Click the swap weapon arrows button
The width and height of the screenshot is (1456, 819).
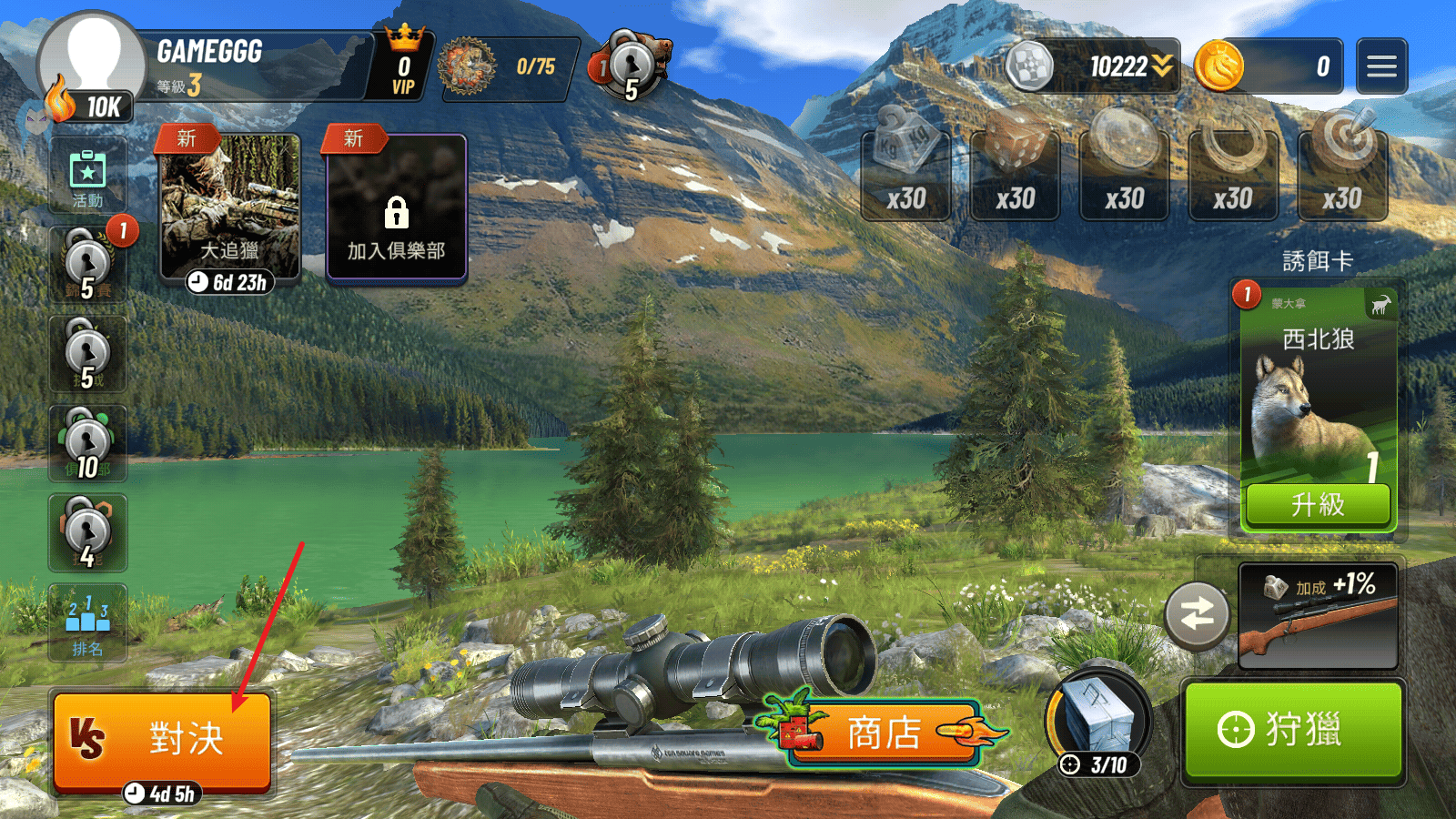coord(1197,615)
